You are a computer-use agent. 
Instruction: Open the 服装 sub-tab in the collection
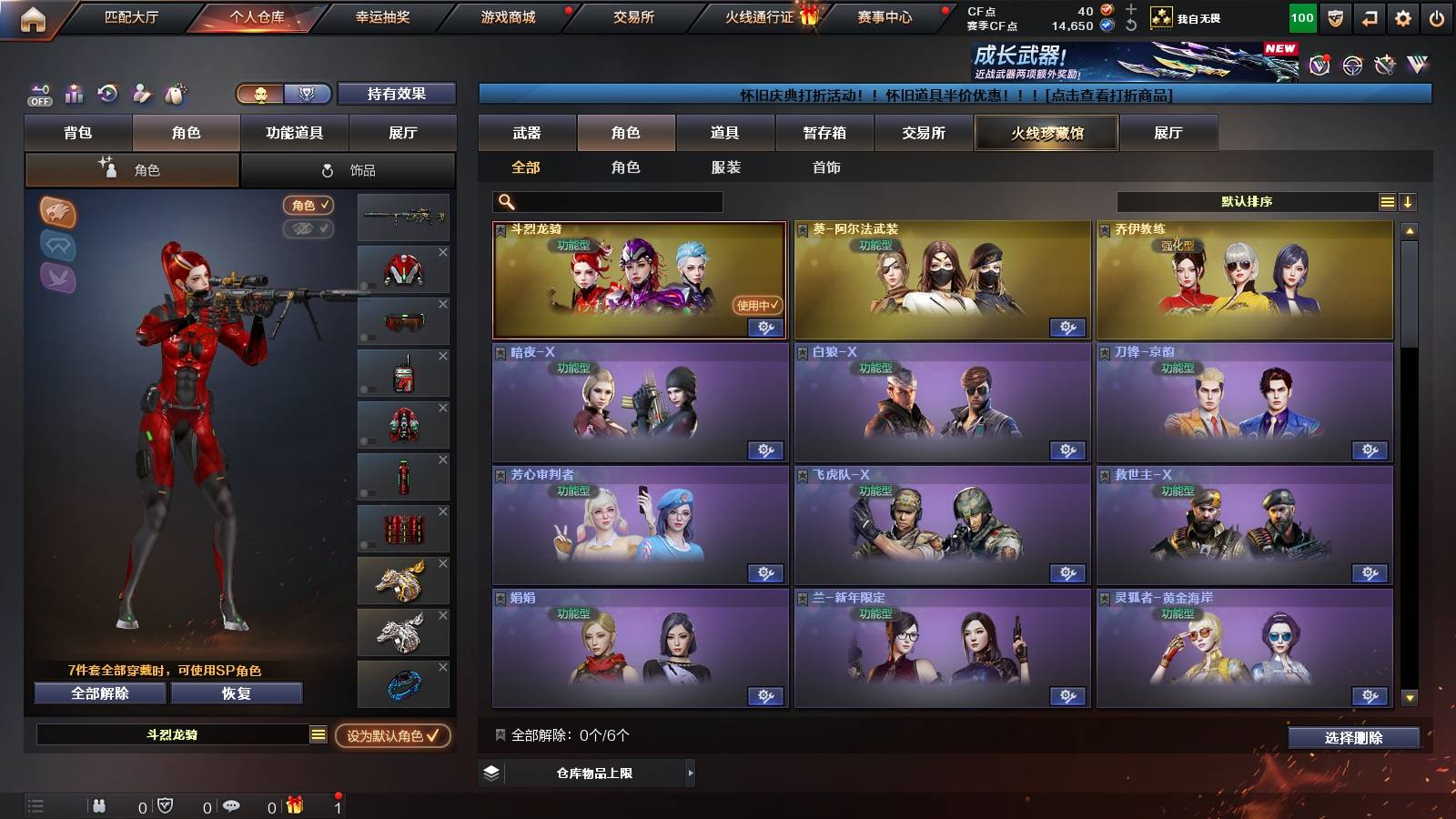click(725, 167)
